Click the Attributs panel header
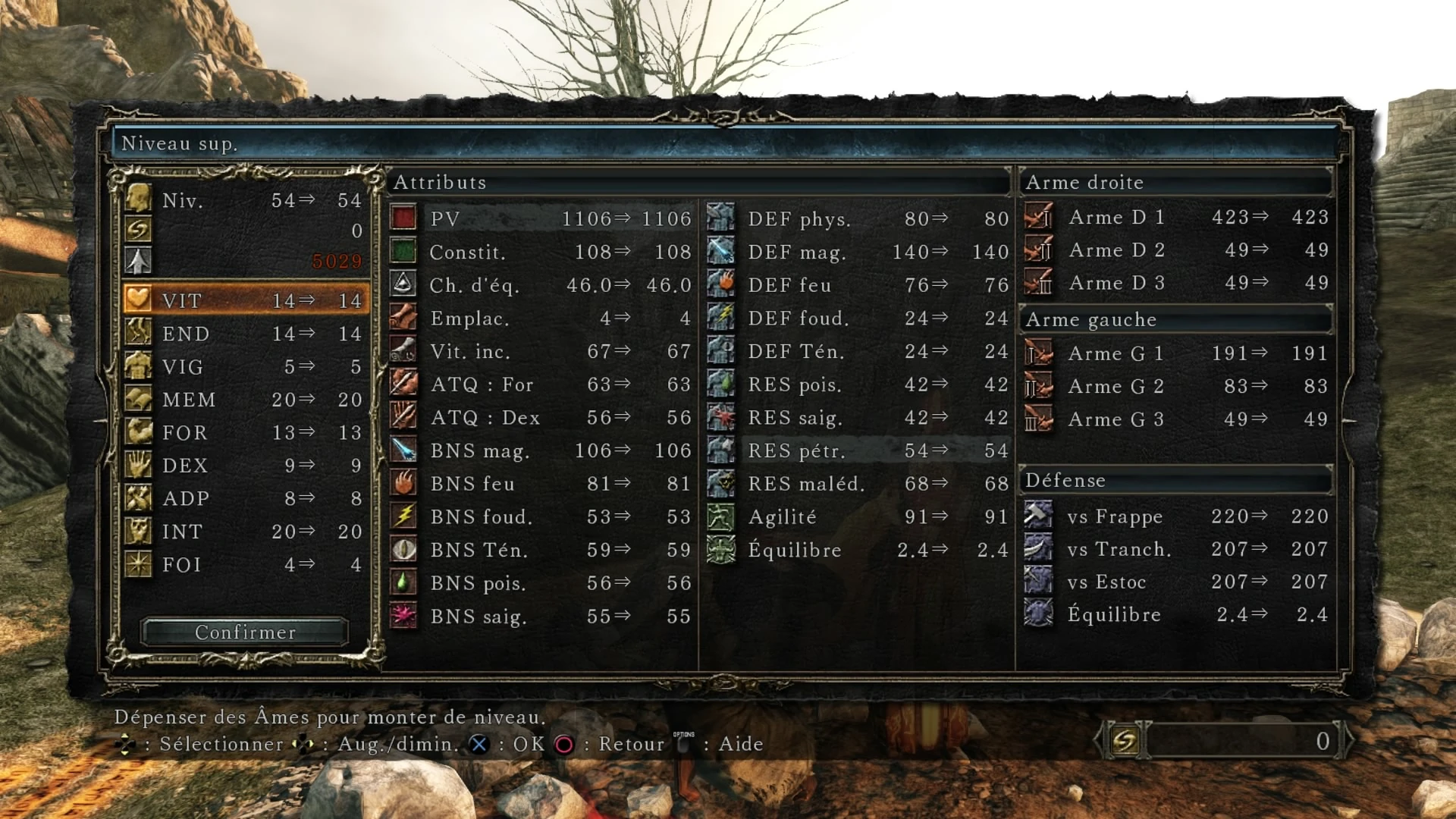This screenshot has height=819, width=1456. pos(440,183)
